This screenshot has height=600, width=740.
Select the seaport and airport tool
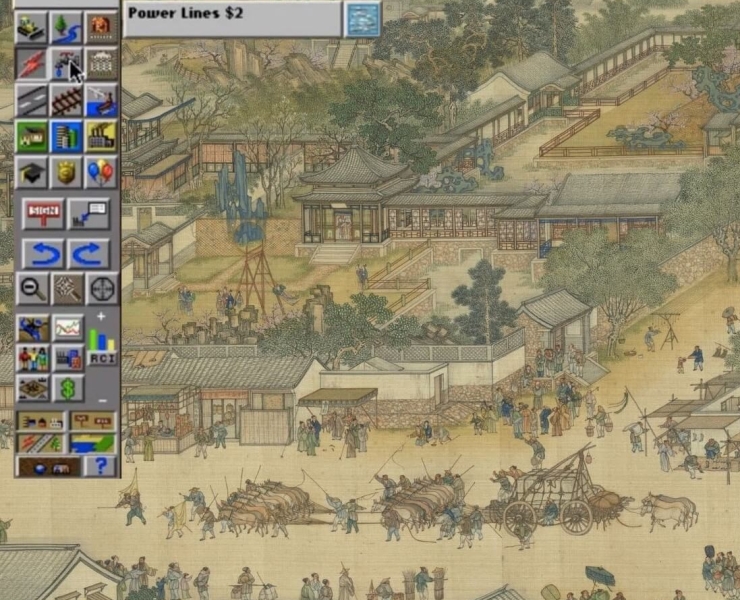coord(100,99)
